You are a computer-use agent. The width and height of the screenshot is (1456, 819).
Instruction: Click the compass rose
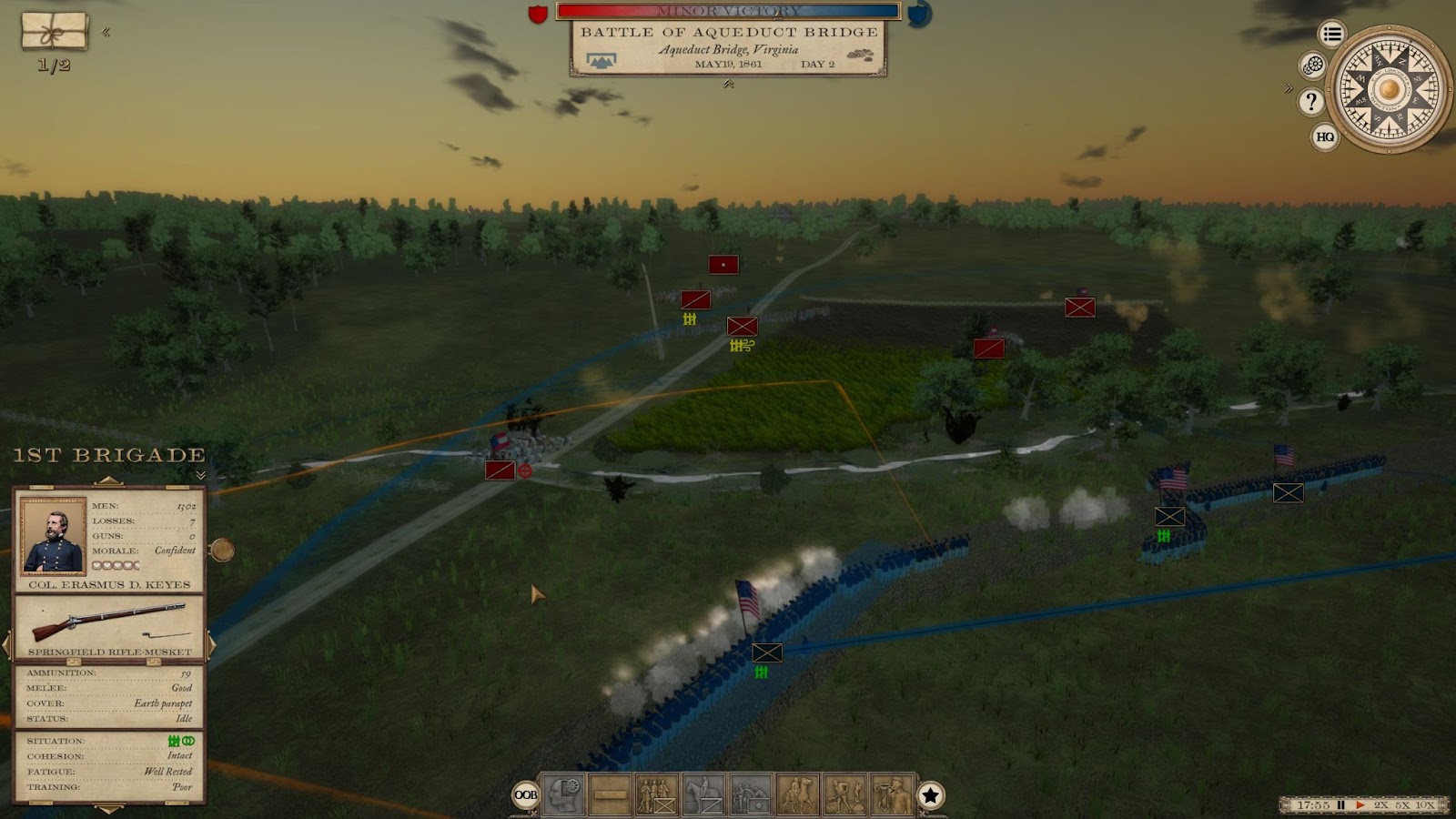click(x=1389, y=89)
